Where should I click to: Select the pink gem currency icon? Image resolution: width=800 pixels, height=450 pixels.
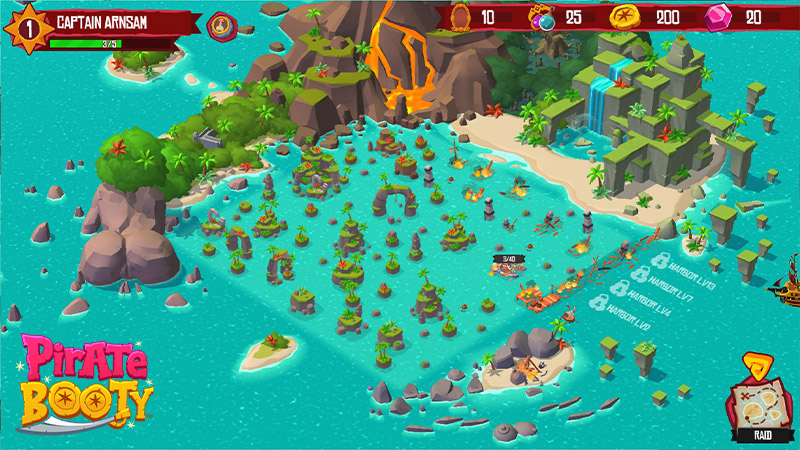(717, 17)
